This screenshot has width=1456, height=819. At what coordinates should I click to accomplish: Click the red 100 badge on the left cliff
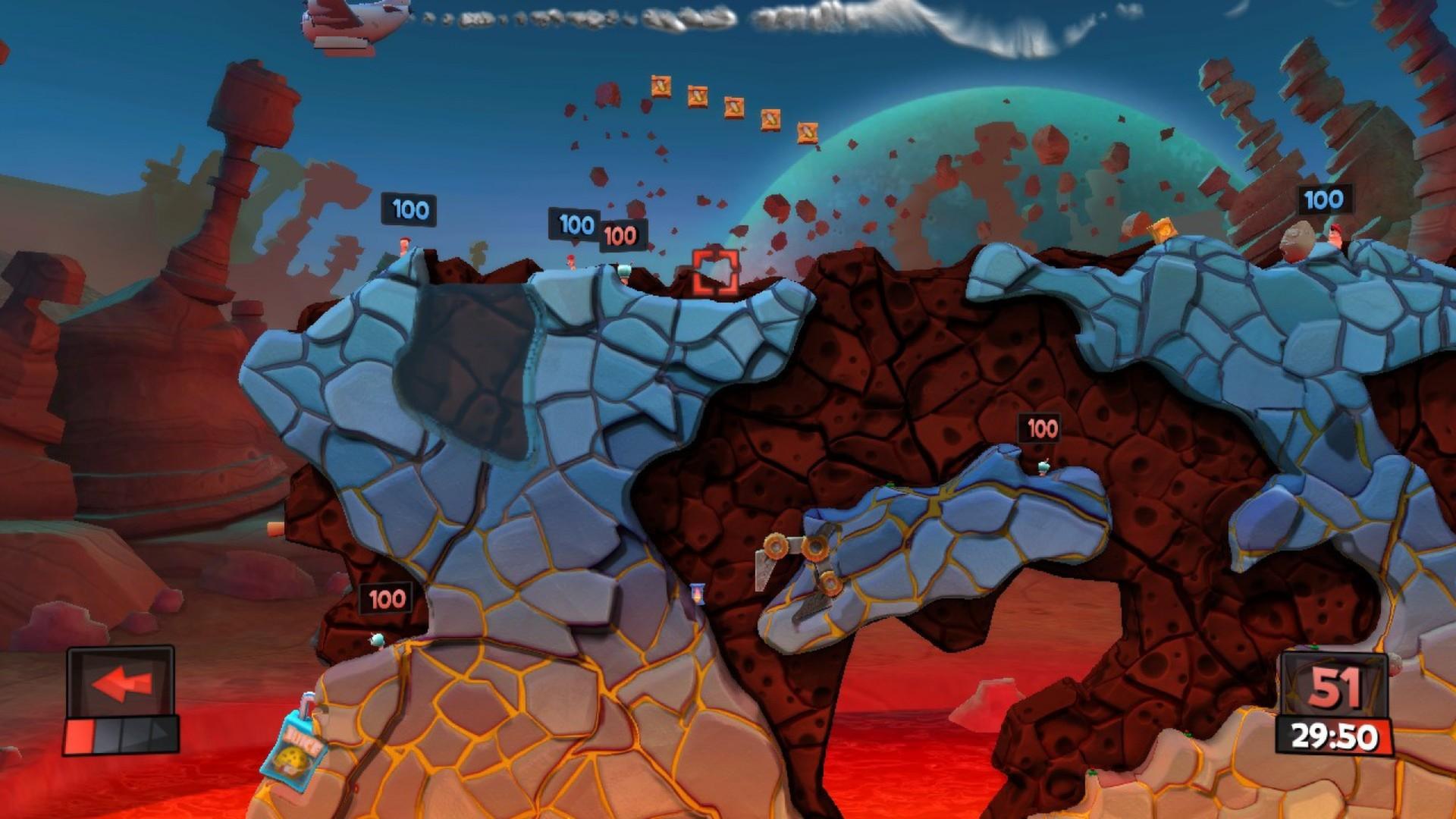[x=384, y=598]
